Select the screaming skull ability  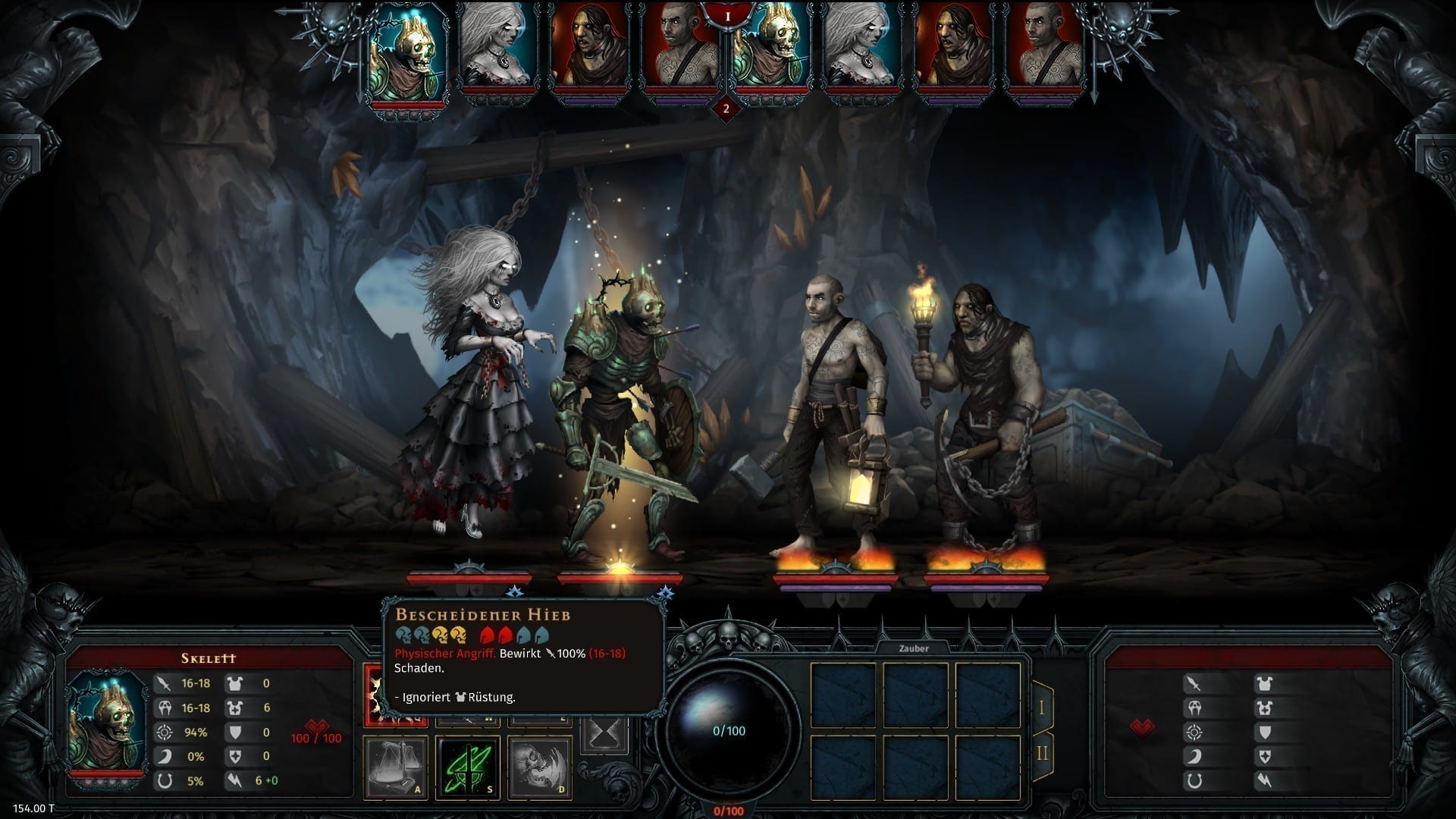point(539,766)
